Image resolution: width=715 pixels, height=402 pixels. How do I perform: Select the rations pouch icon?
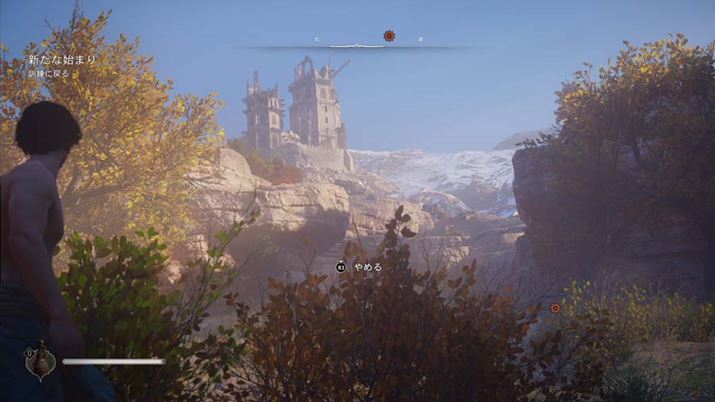pyautogui.click(x=41, y=362)
